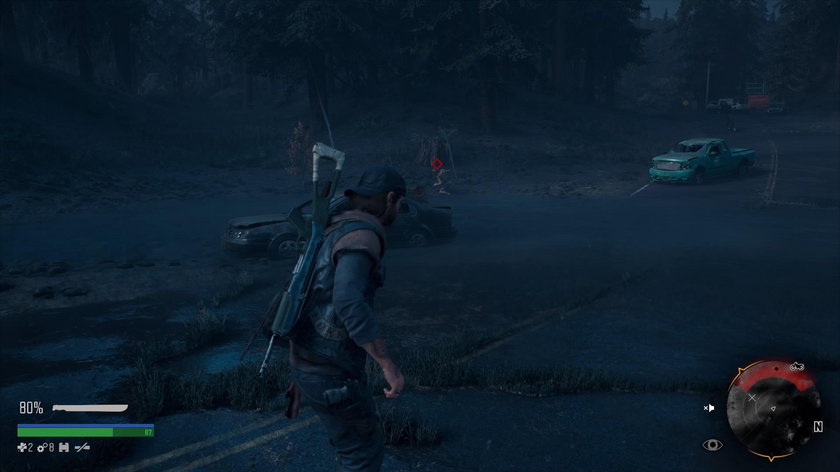Image resolution: width=840 pixels, height=472 pixels.
Task: Click the red diamond enemy target marker
Action: click(436, 162)
